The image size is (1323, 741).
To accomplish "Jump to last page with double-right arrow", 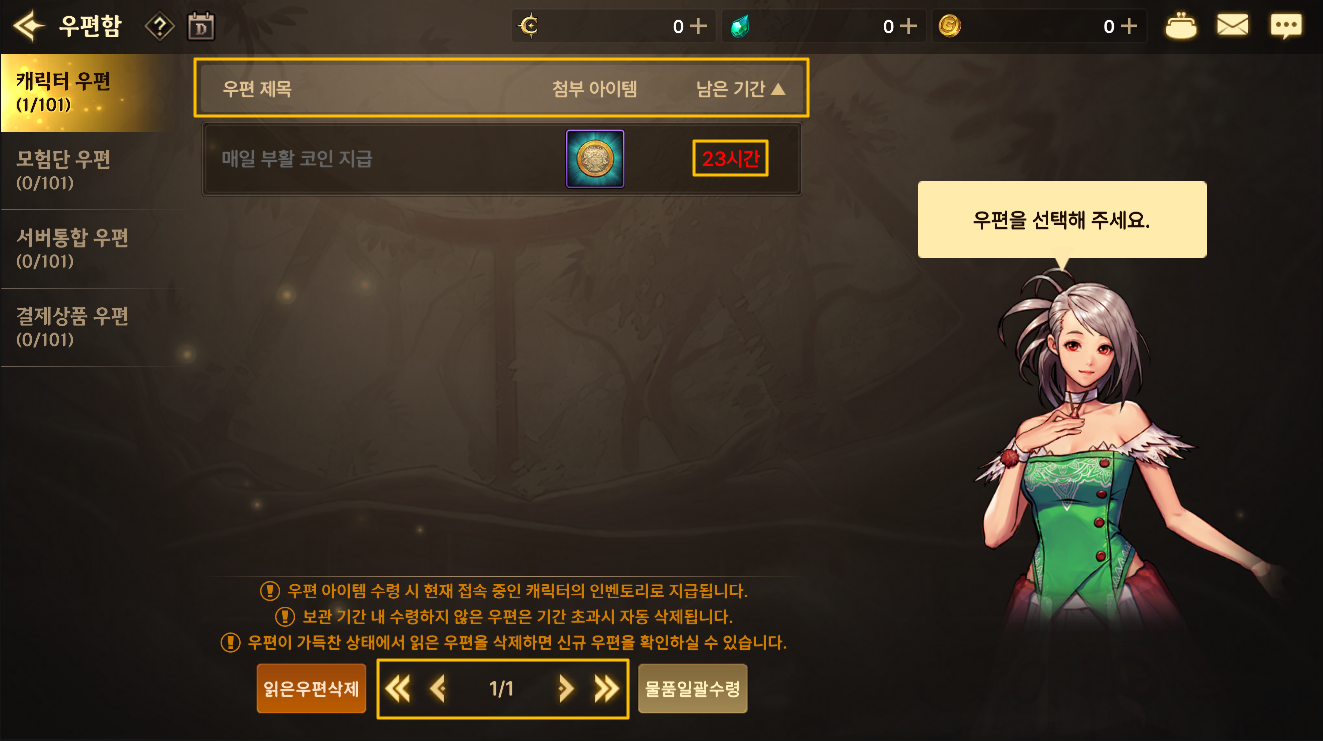I will [x=607, y=688].
